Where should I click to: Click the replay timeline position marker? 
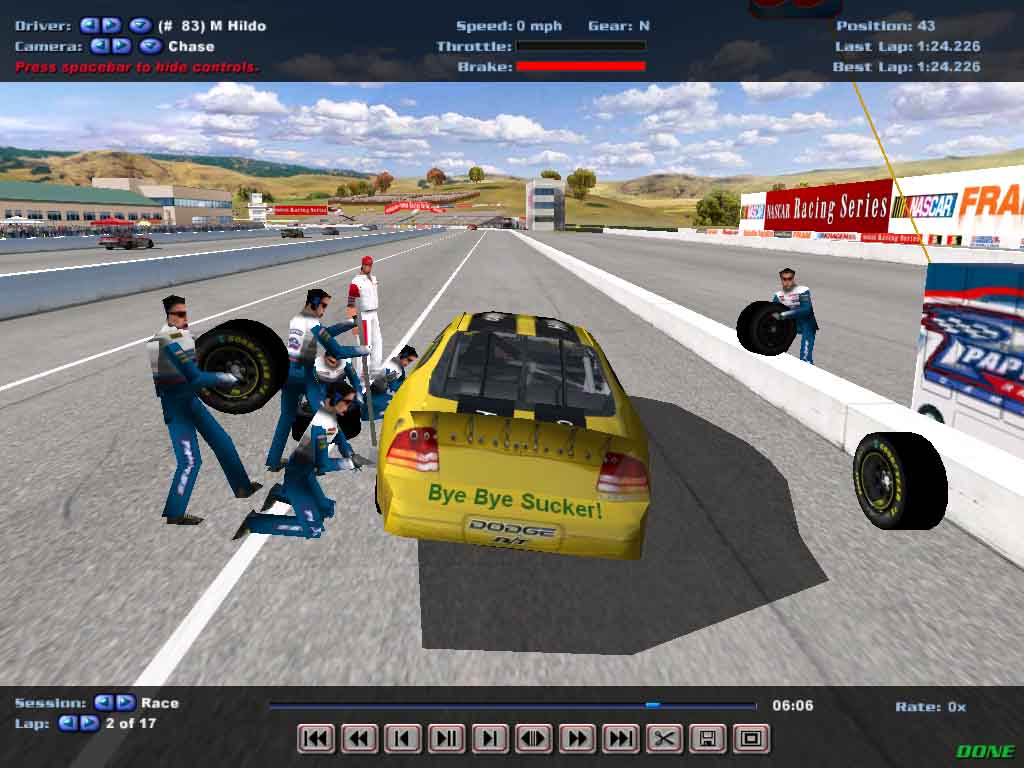[x=652, y=705]
